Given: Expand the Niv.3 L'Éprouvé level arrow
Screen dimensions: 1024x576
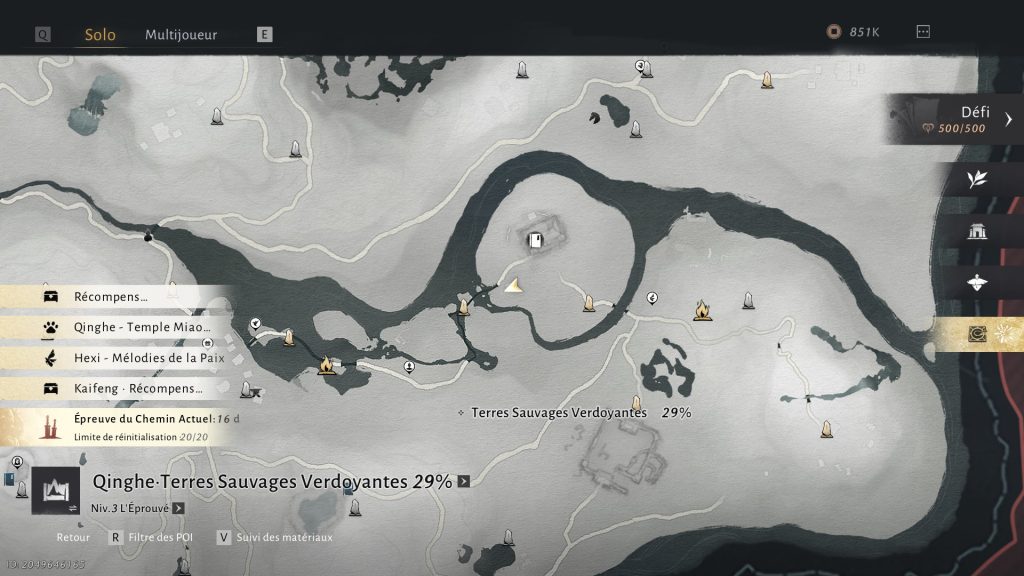Looking at the screenshot, I should (x=178, y=508).
